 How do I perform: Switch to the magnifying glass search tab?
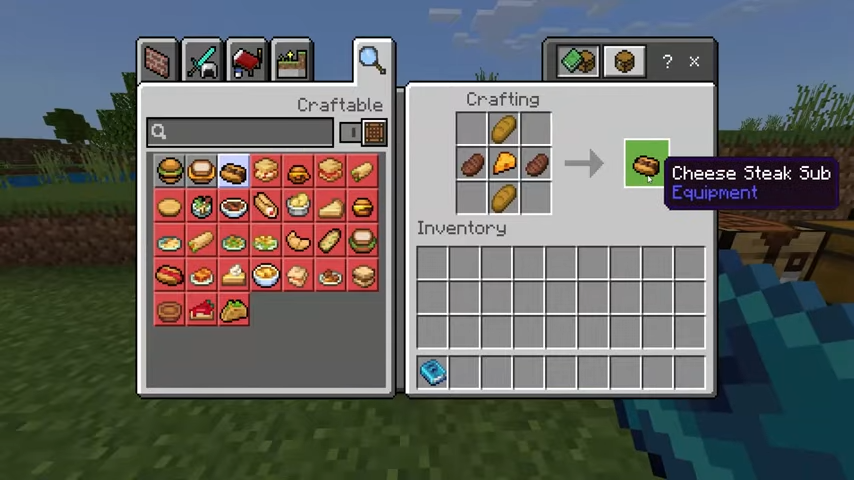point(372,61)
